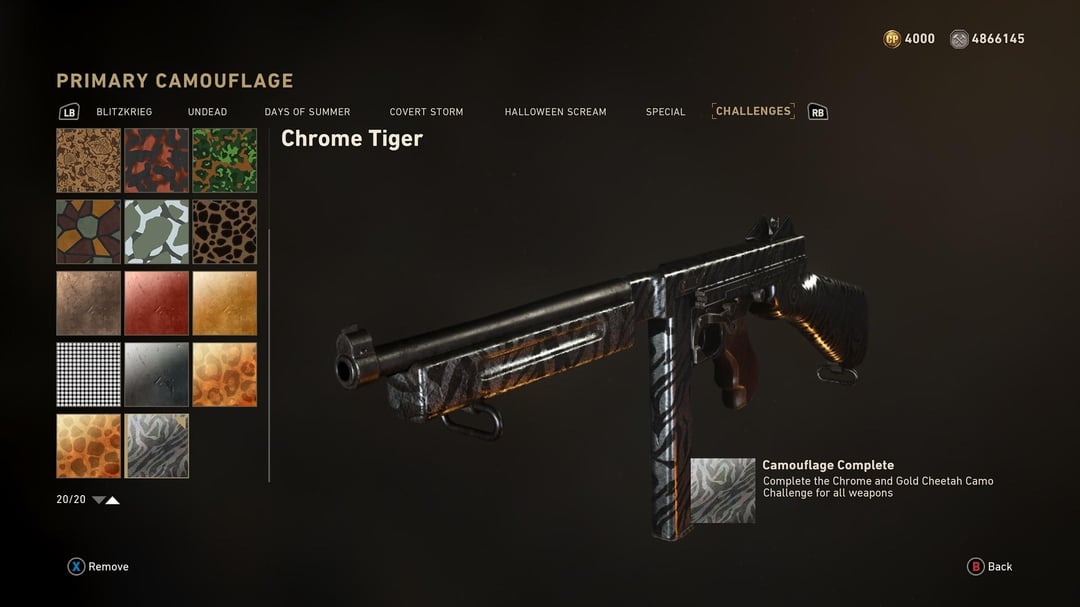This screenshot has width=1080, height=607.
Task: Switch to the Blitzkrieg camouflage tab
Action: [124, 112]
